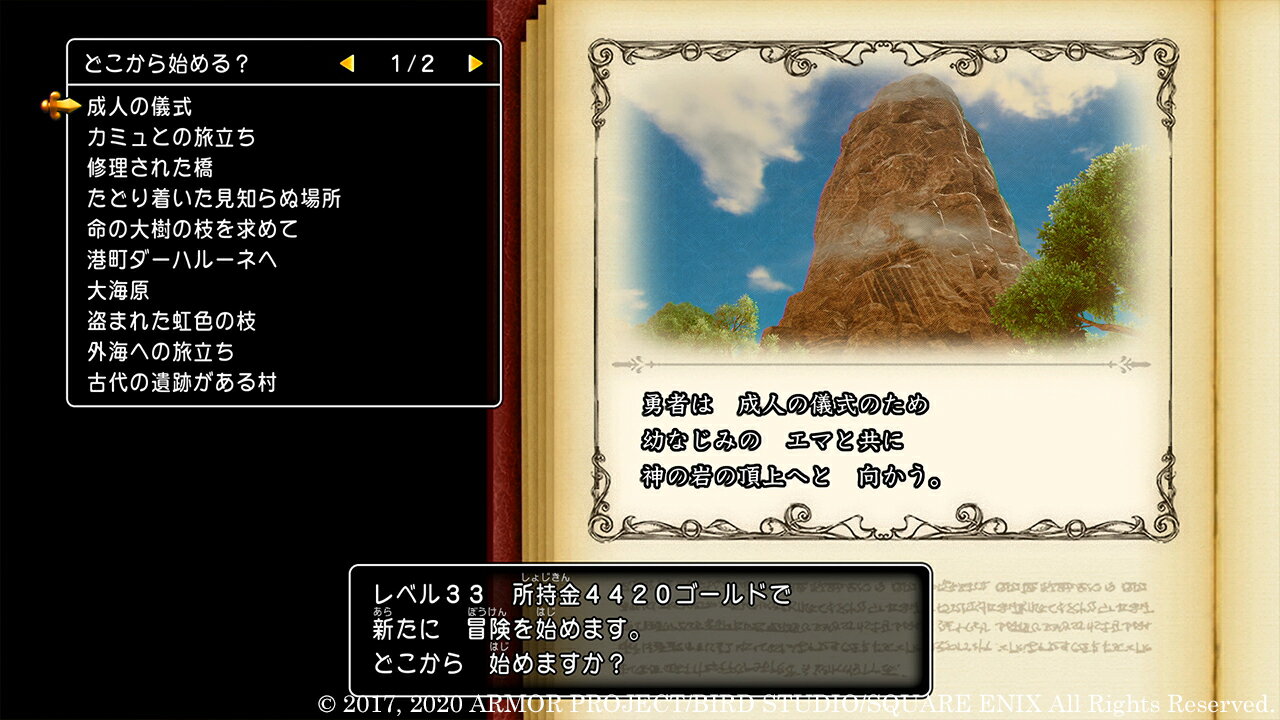This screenshot has width=1280, height=720.
Task: Click the left page navigation arrow
Action: tap(347, 62)
